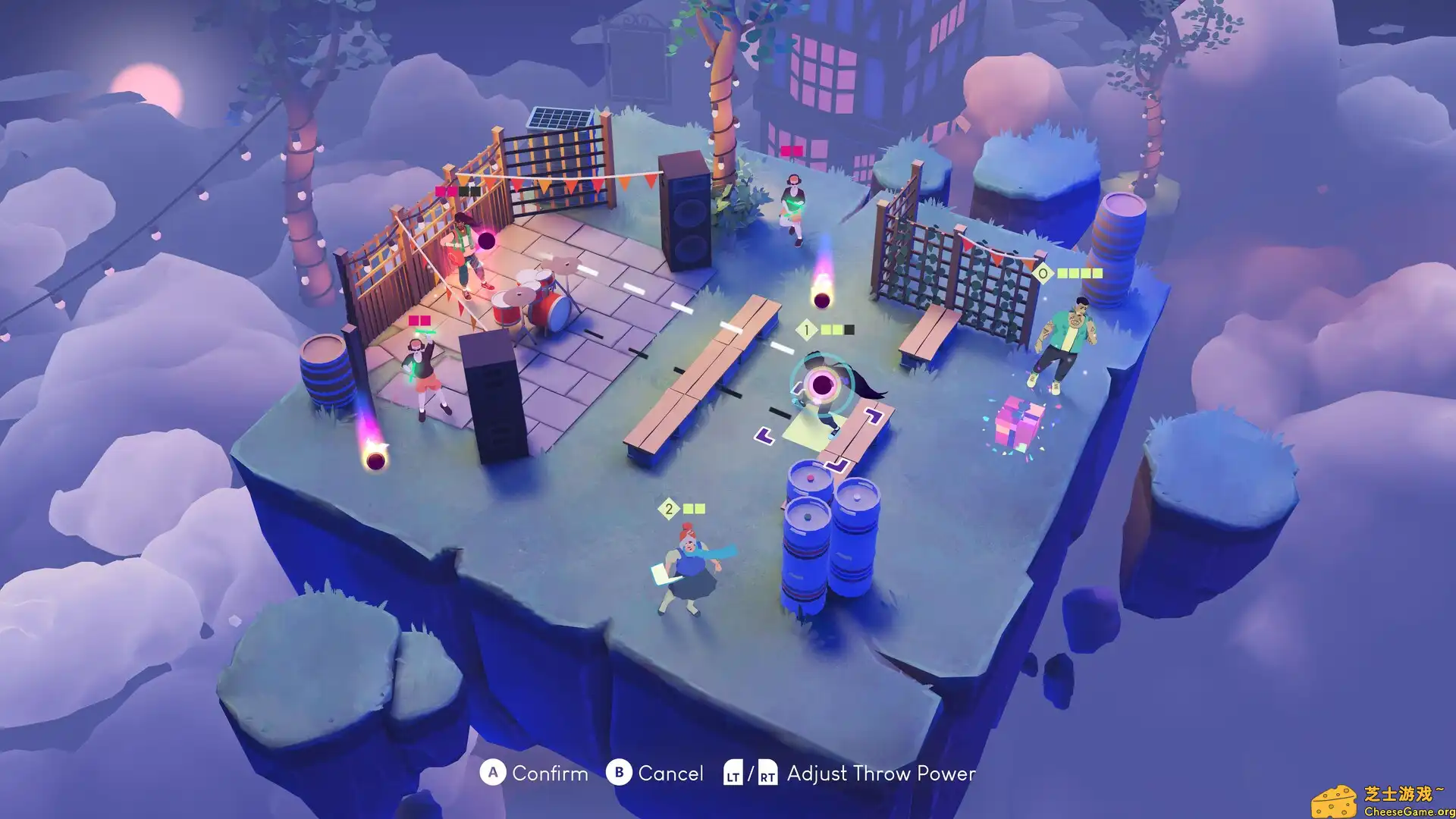Image resolution: width=1456 pixels, height=819 pixels.
Task: Click Confirm to lock in the throw
Action: pos(551,774)
